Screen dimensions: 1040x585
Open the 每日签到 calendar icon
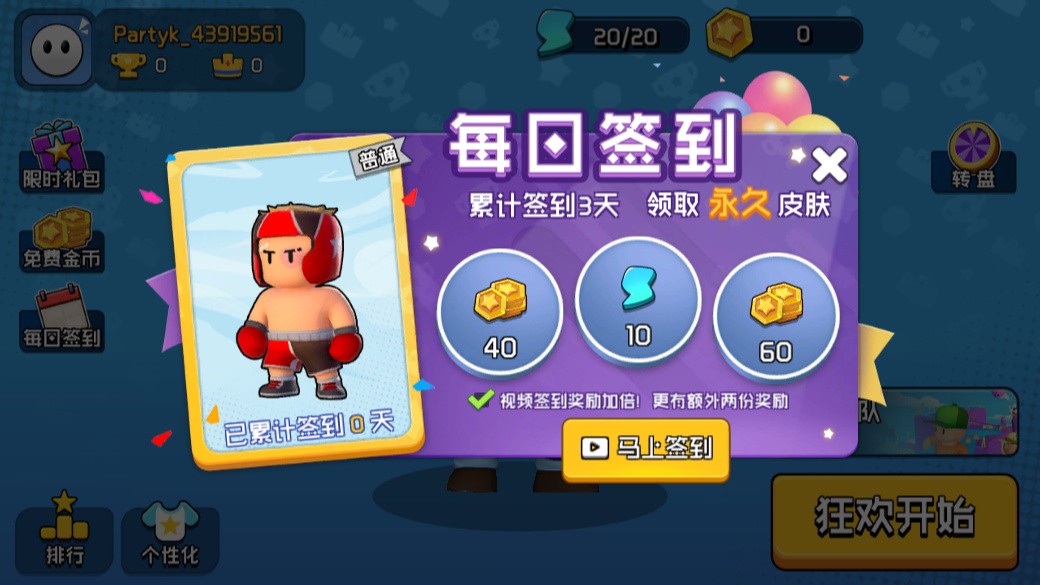coord(62,319)
